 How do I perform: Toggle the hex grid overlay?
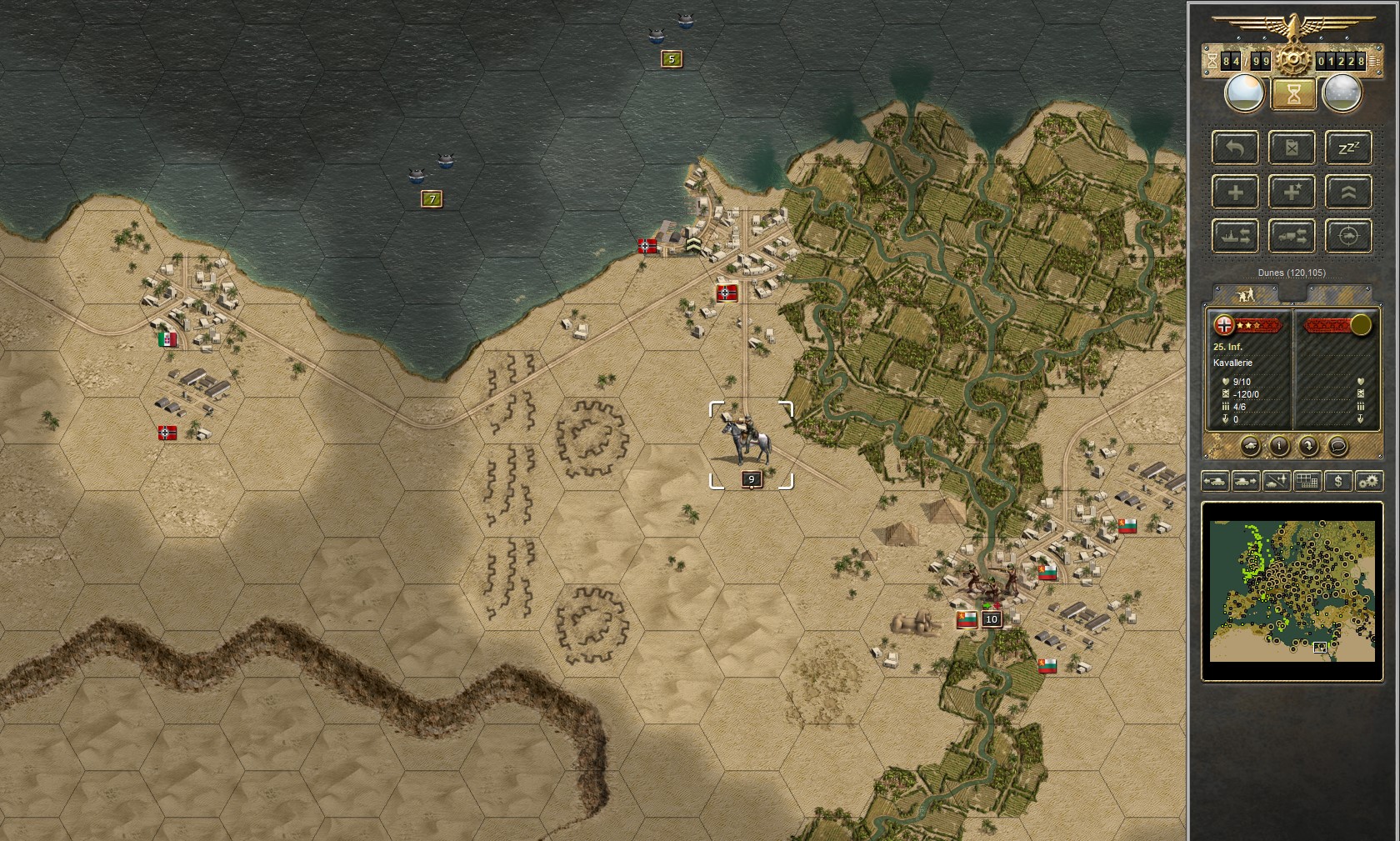pos(1307,481)
